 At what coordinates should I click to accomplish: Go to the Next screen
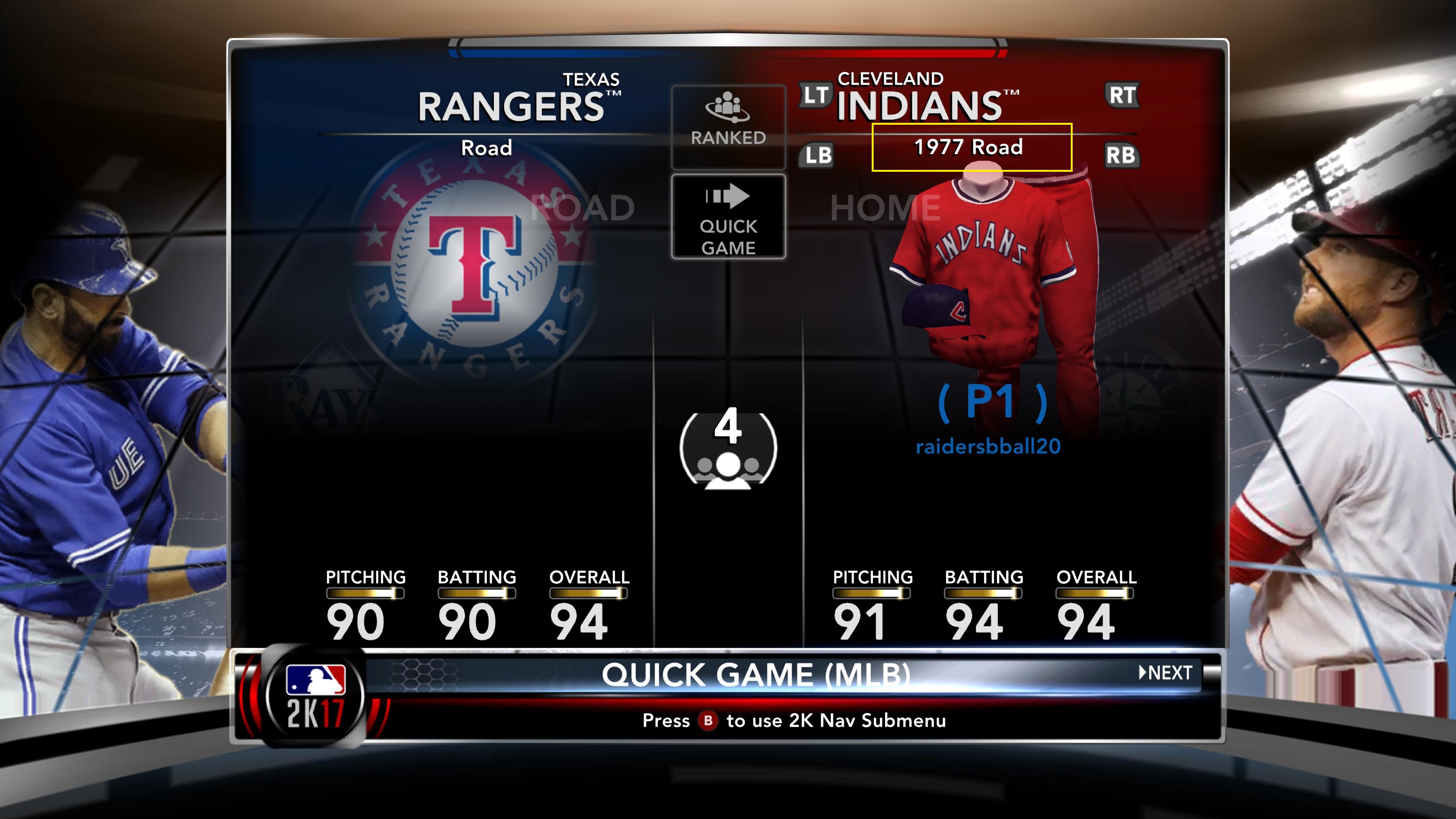pyautogui.click(x=1166, y=673)
